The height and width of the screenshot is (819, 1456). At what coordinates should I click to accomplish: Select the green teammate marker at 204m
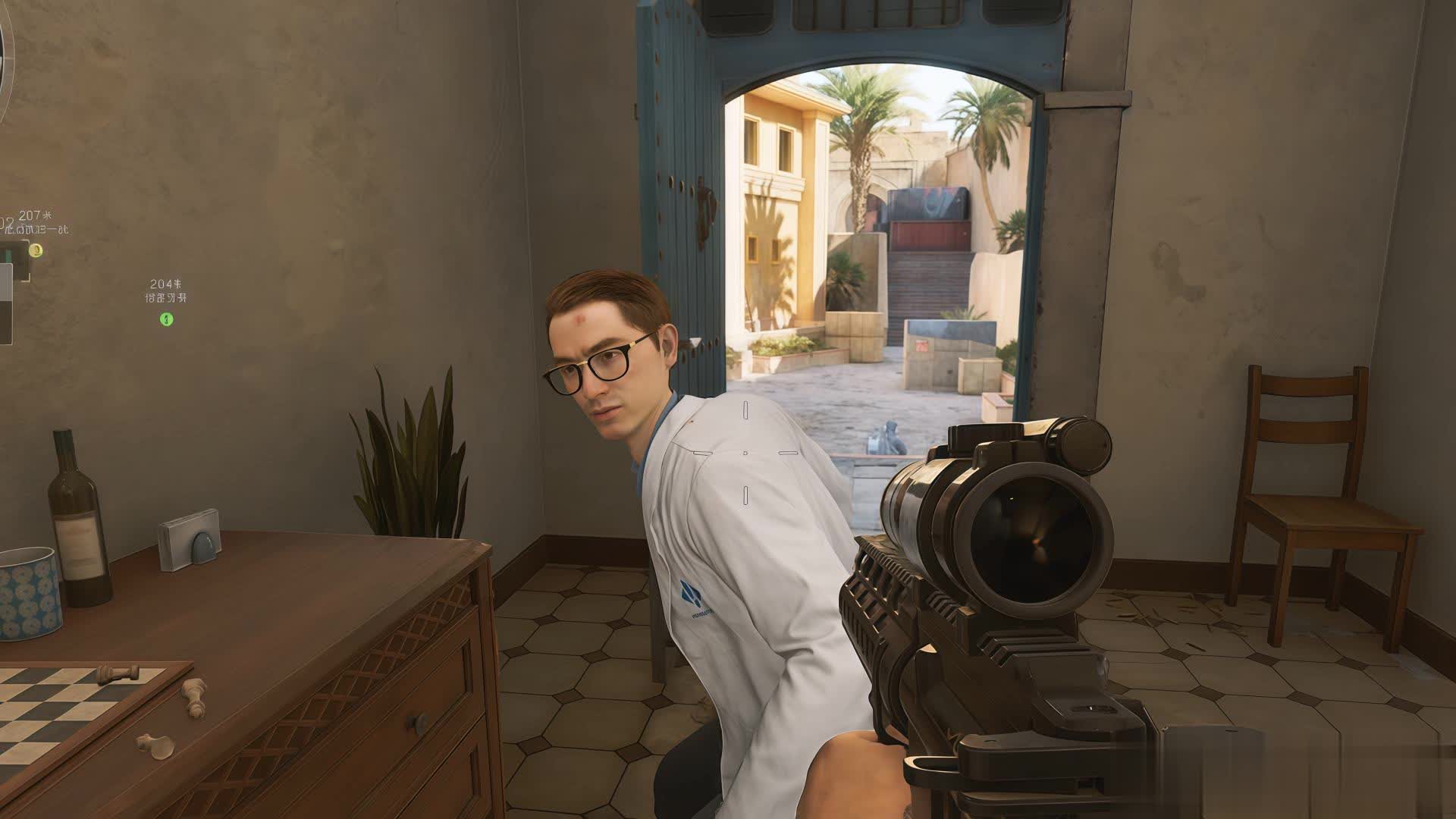tap(167, 319)
